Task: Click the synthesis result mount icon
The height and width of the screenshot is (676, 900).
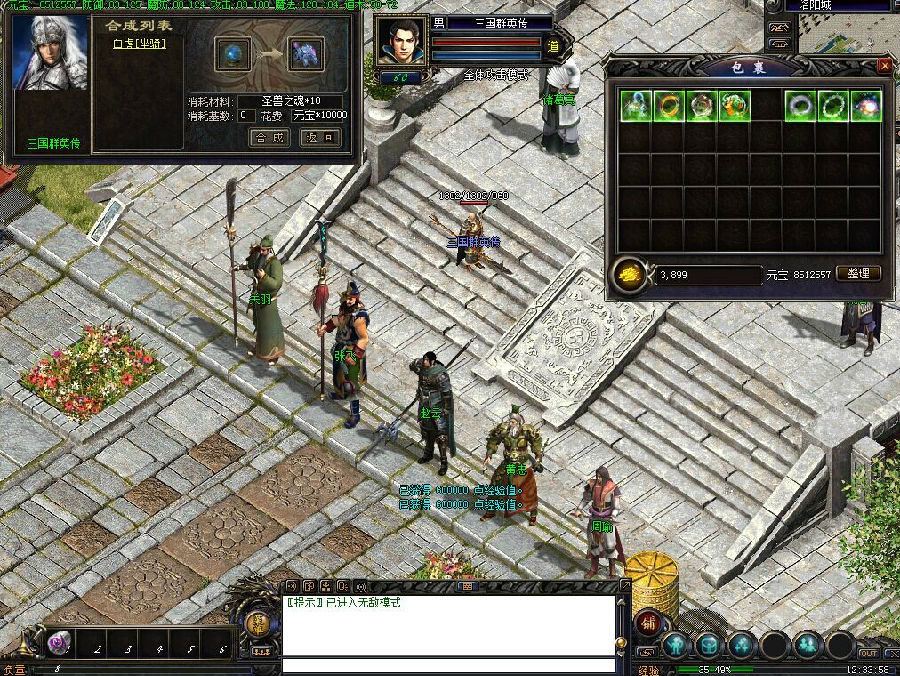Action: [x=307, y=54]
